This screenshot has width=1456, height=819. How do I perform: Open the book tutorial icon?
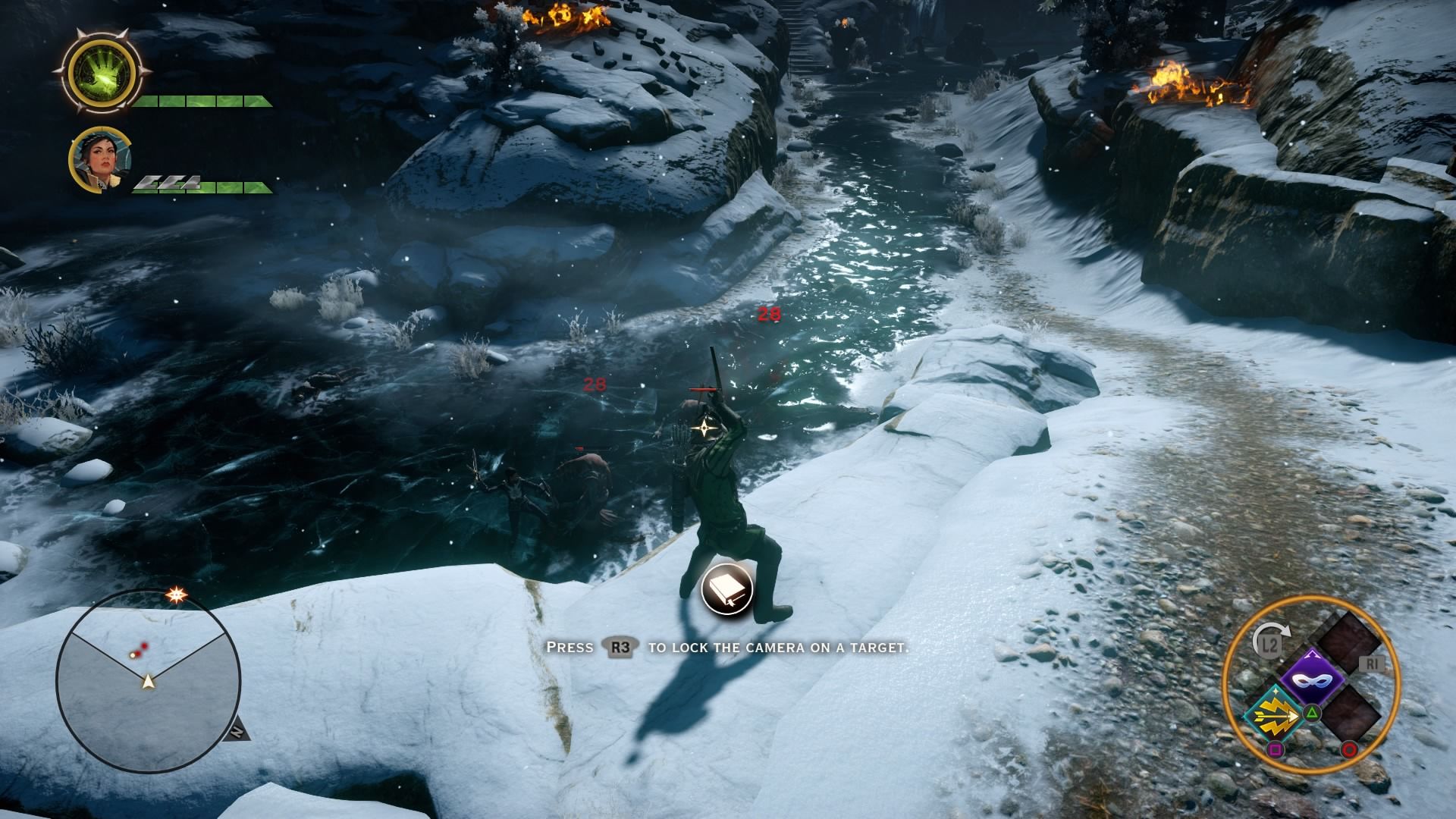tap(726, 589)
